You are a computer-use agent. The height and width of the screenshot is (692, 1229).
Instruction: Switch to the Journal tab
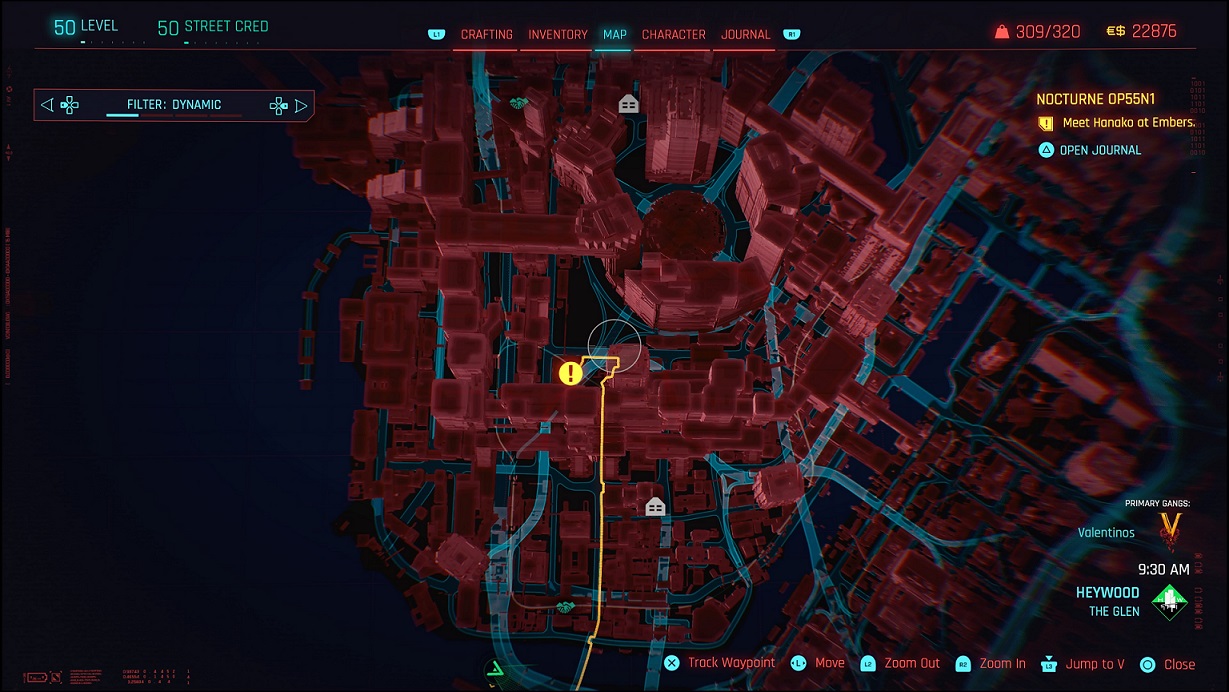click(746, 34)
